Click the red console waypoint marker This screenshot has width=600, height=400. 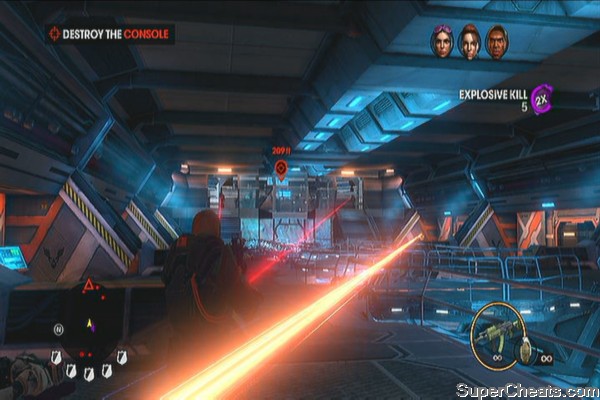point(281,167)
